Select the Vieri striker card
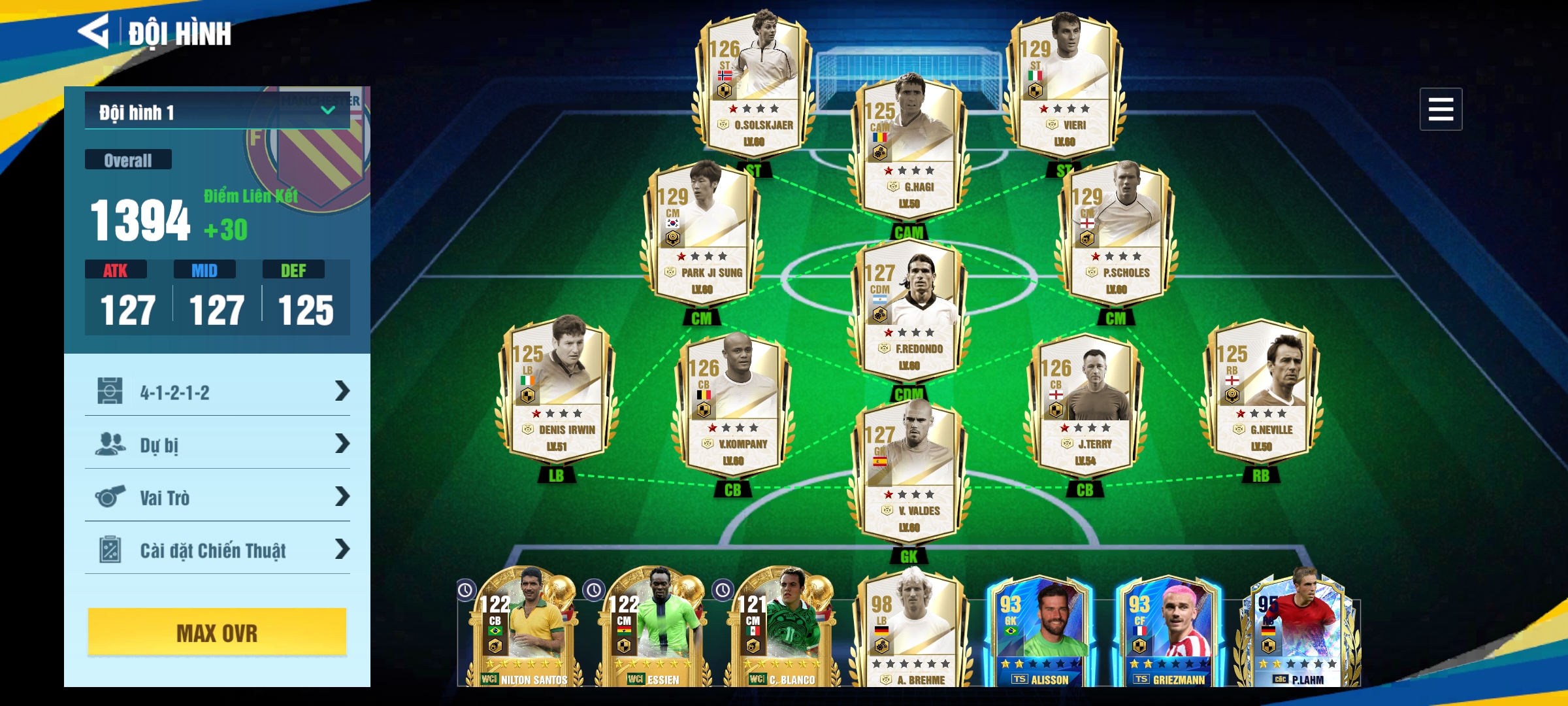This screenshot has height=706, width=1568. tap(1064, 85)
